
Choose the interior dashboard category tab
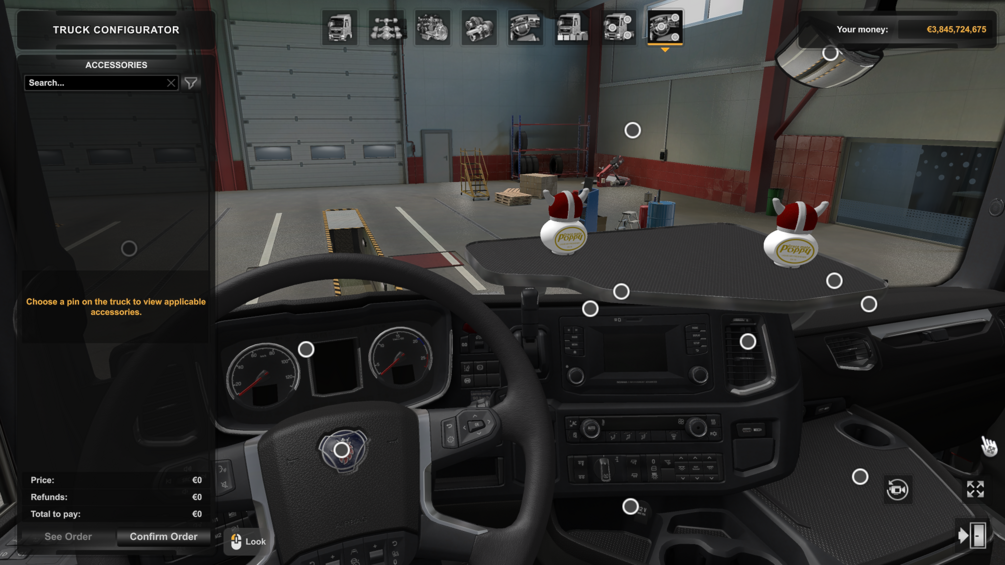[x=525, y=28]
